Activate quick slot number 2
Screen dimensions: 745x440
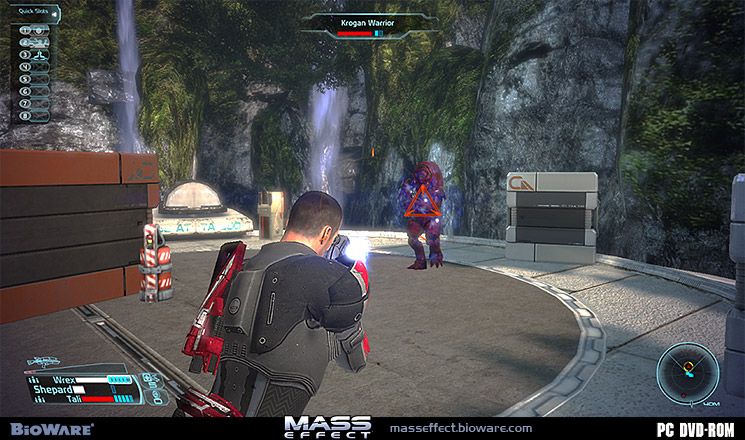35,42
